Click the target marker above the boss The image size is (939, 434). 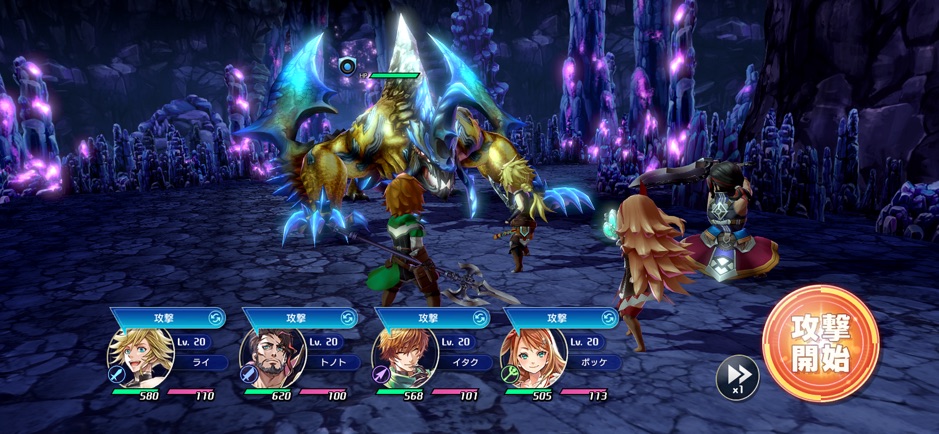click(347, 67)
